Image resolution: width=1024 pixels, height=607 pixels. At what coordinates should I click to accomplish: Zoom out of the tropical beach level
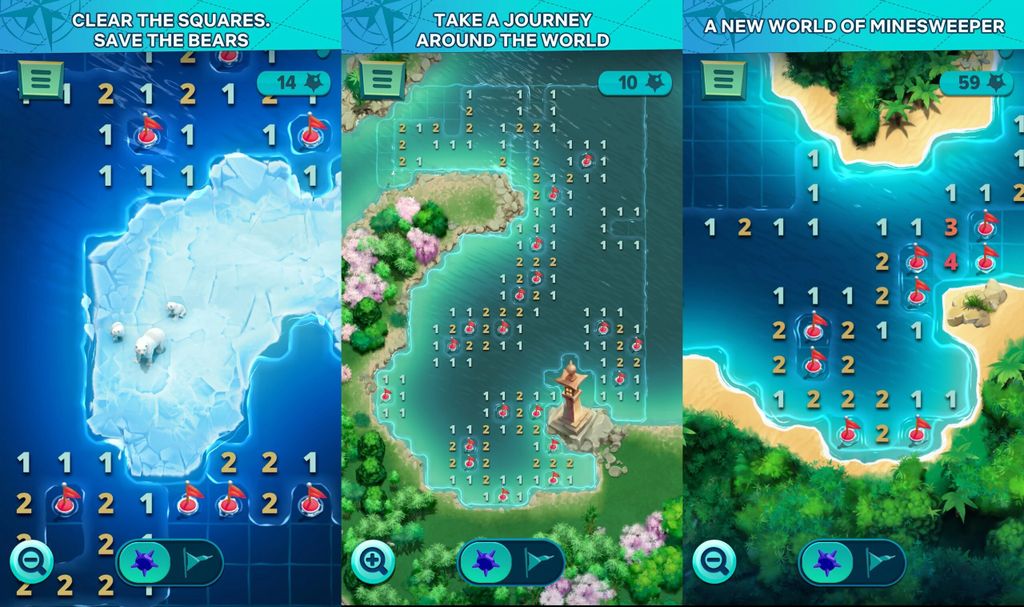tap(714, 561)
